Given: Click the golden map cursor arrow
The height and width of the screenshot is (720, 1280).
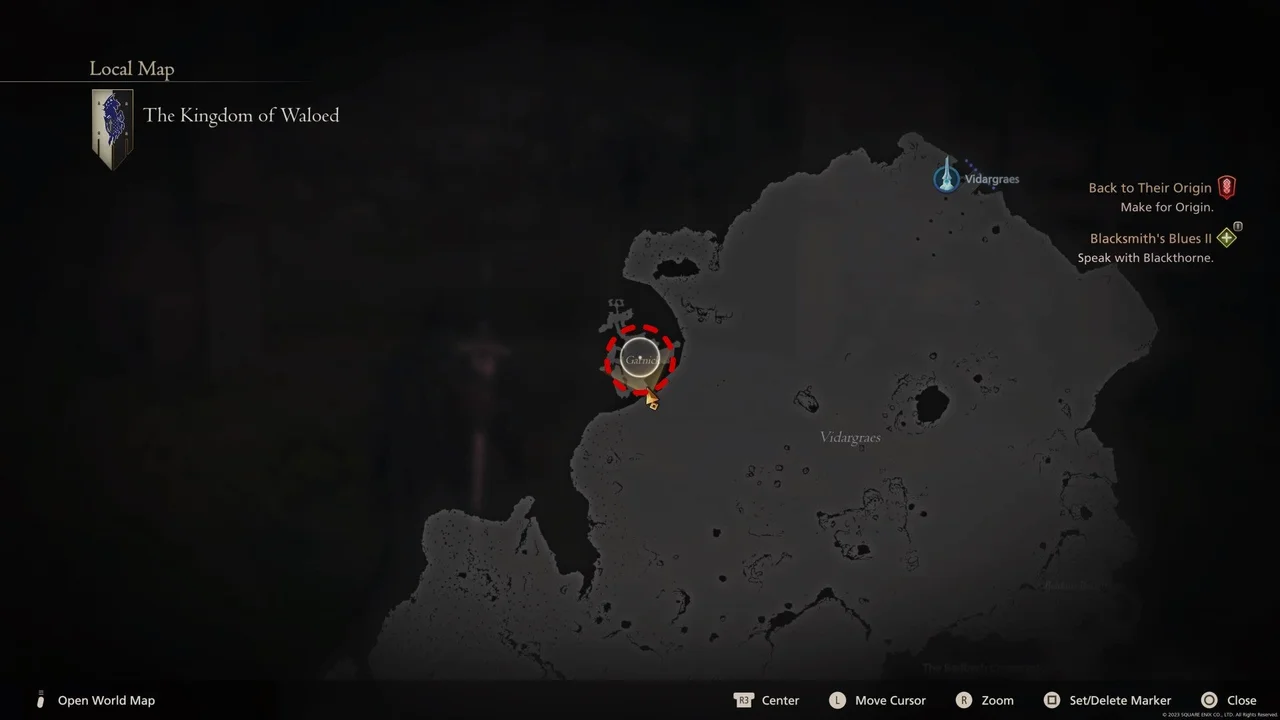Looking at the screenshot, I should tap(650, 398).
